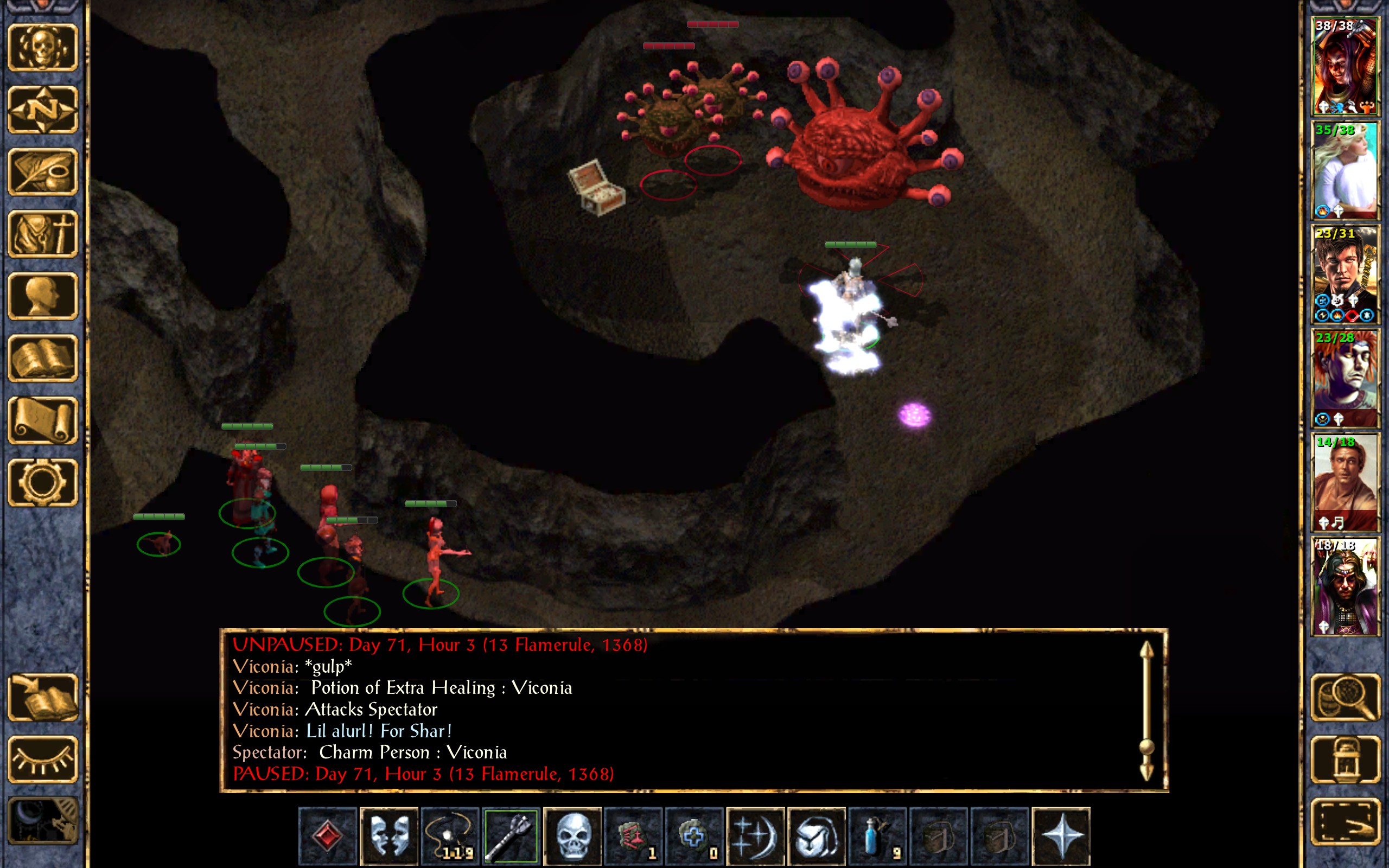This screenshot has height=868, width=1389.
Task: Open the journal with the quill icon
Action: [42, 171]
